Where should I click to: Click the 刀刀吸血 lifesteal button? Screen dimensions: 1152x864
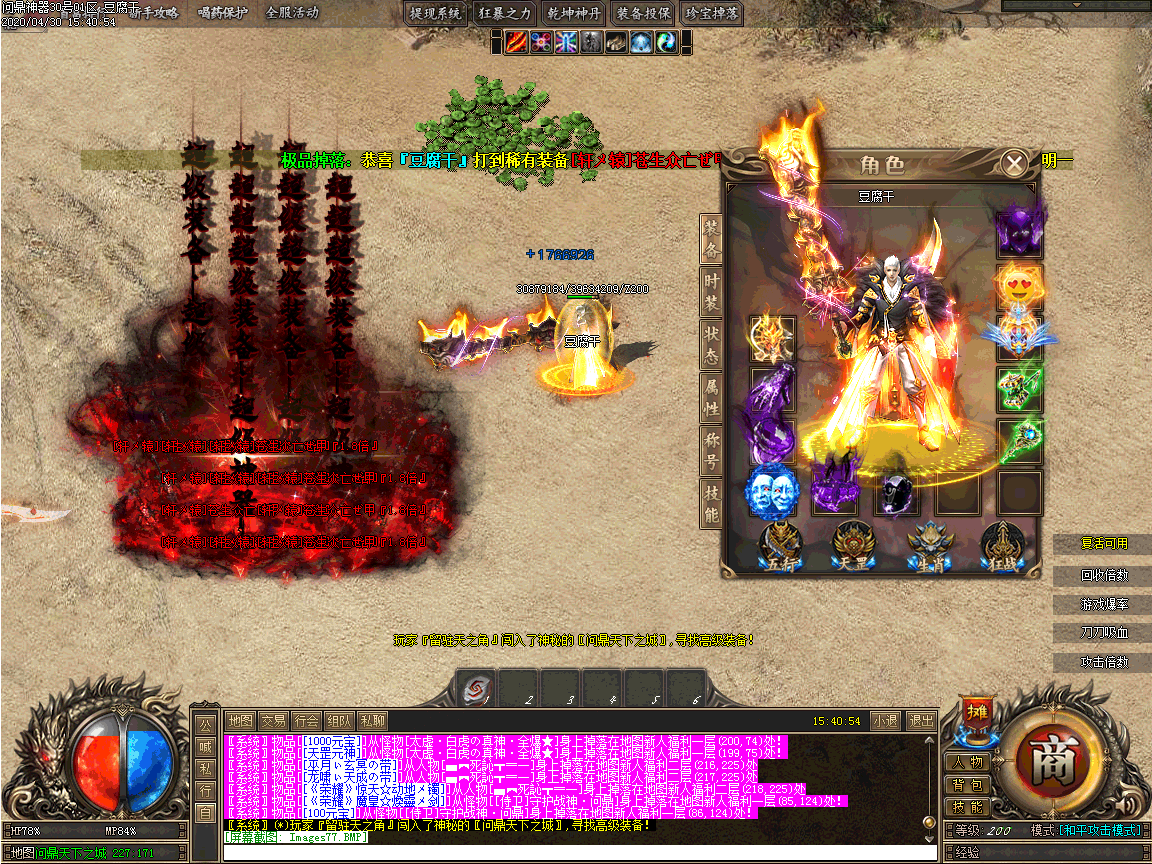tap(1104, 633)
